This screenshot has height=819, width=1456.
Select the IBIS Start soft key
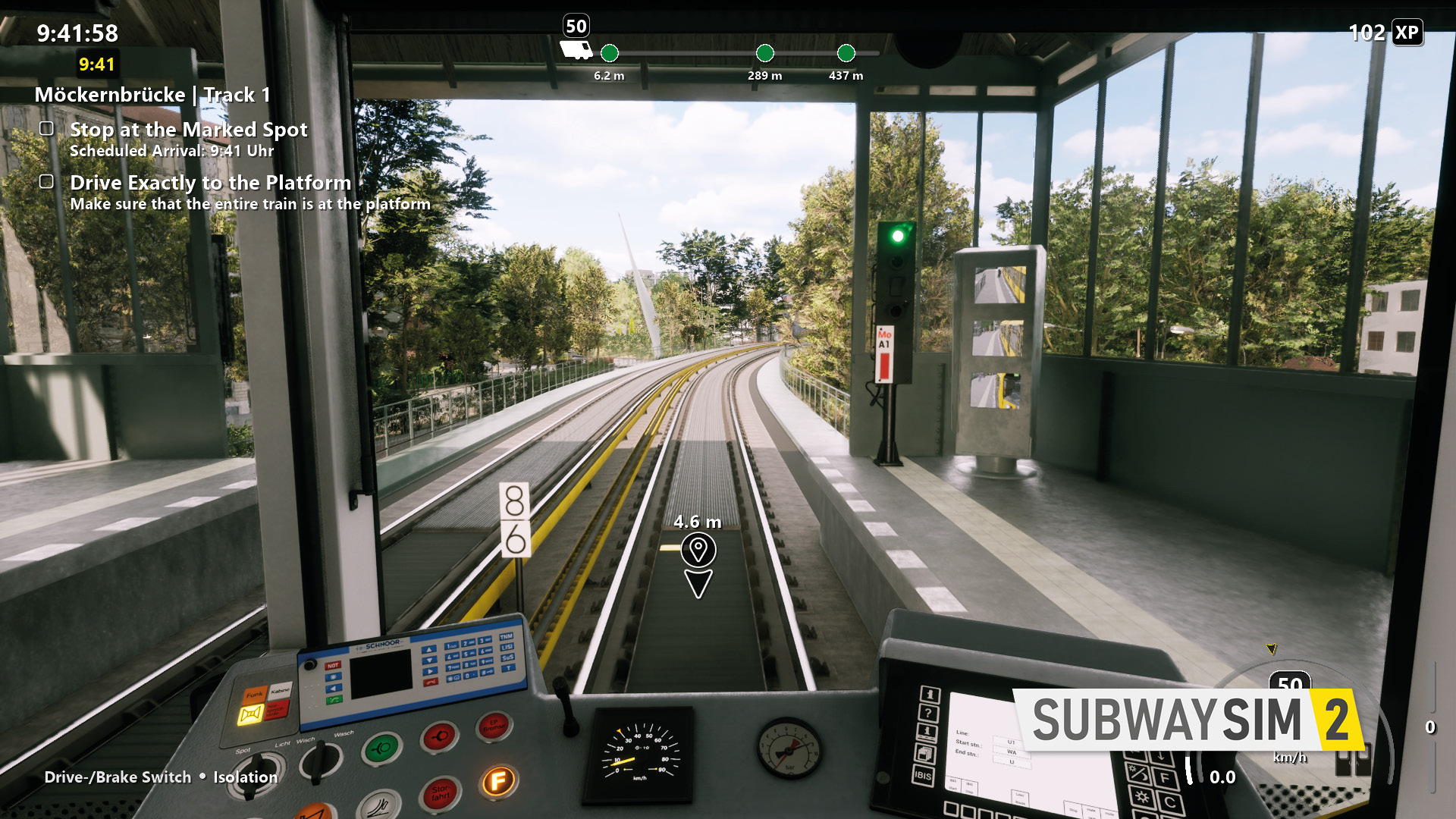[x=954, y=786]
